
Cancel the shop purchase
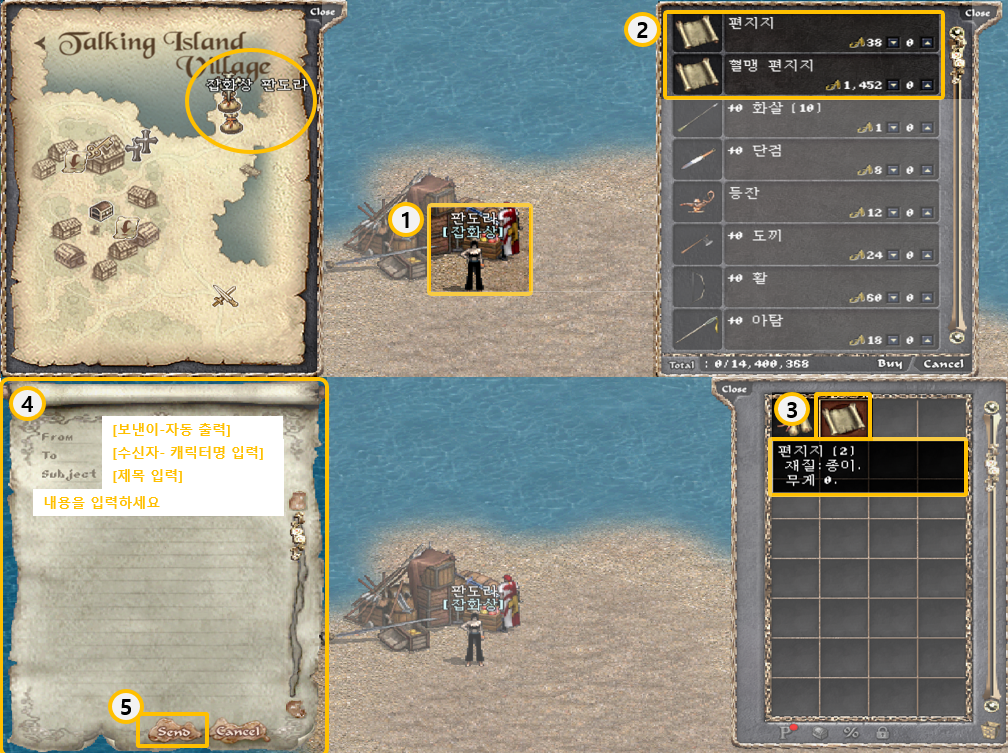(x=943, y=364)
